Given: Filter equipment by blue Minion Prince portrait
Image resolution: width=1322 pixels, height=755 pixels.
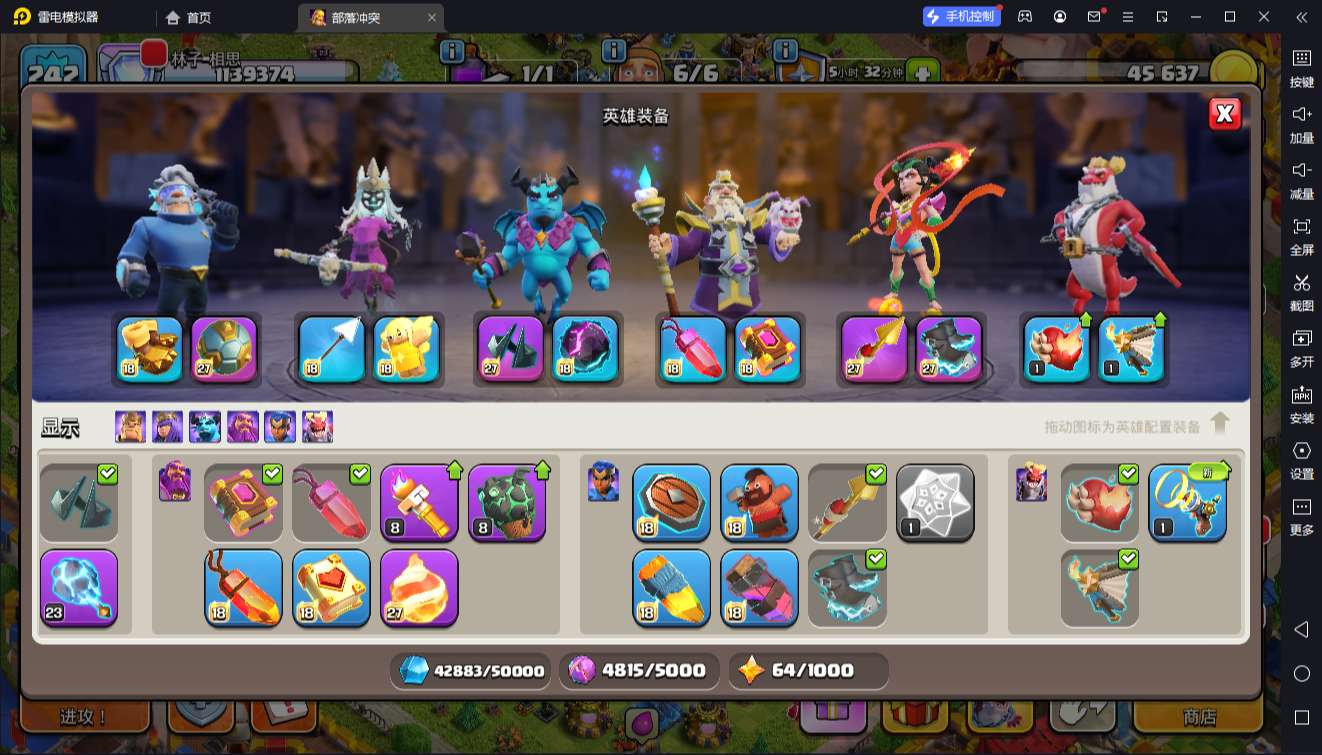Looking at the screenshot, I should (205, 427).
